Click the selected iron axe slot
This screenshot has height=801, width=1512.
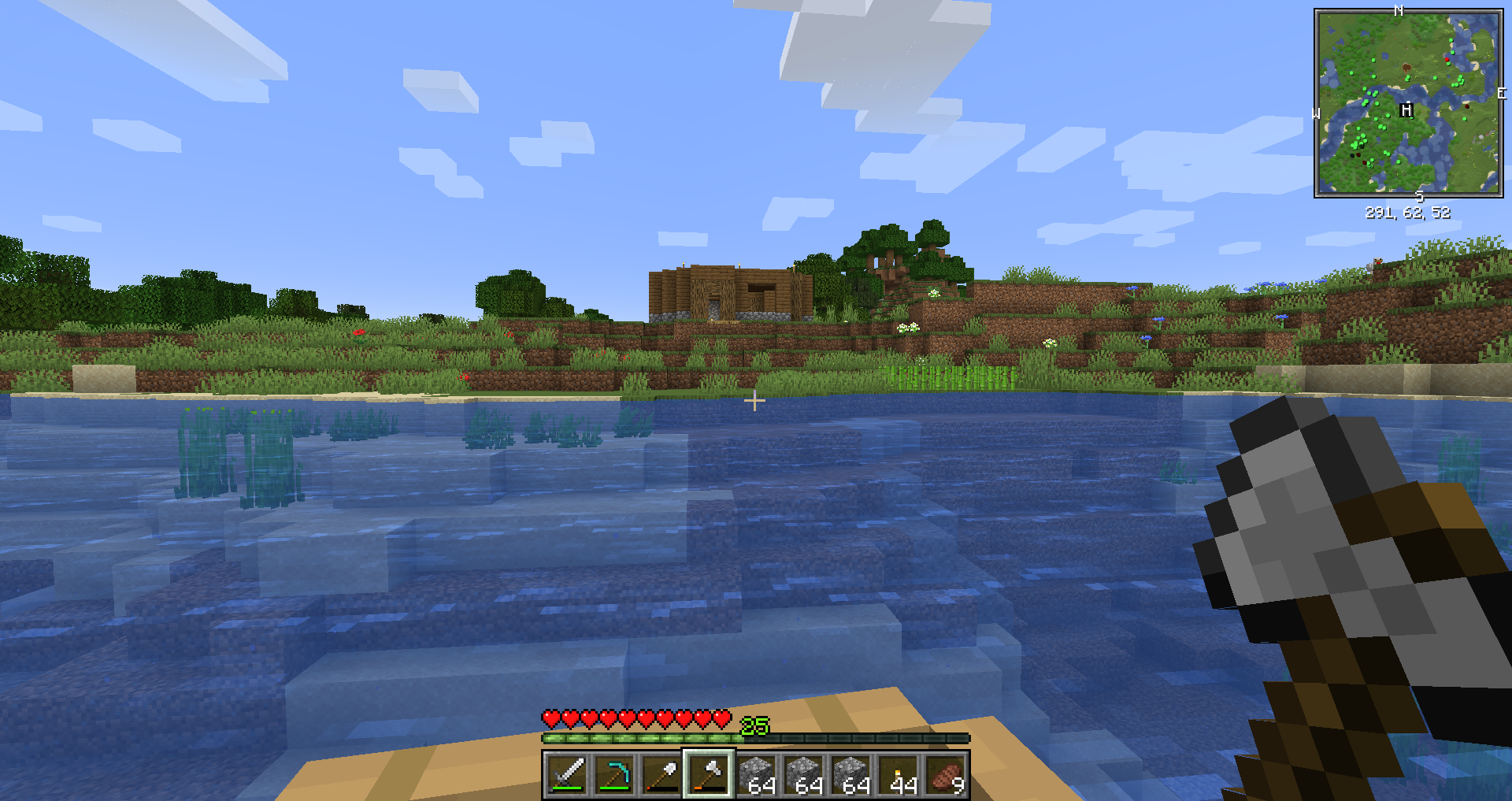(709, 774)
